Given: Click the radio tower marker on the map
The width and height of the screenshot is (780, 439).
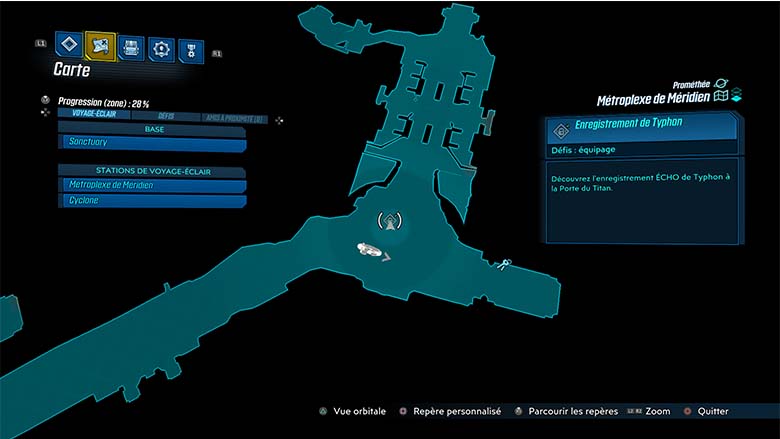Looking at the screenshot, I should click(x=391, y=222).
